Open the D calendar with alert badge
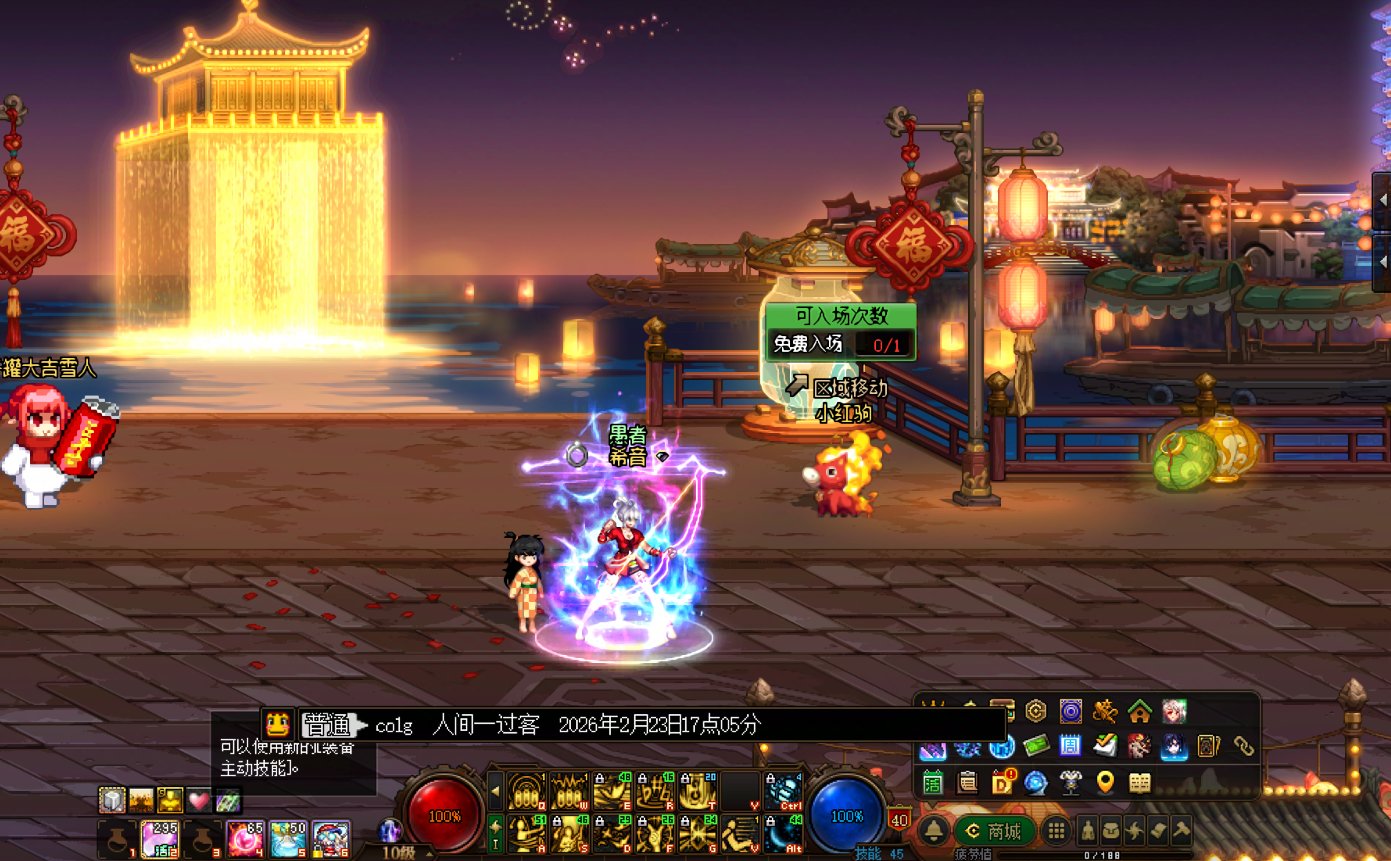Image resolution: width=1391 pixels, height=861 pixels. [1002, 782]
